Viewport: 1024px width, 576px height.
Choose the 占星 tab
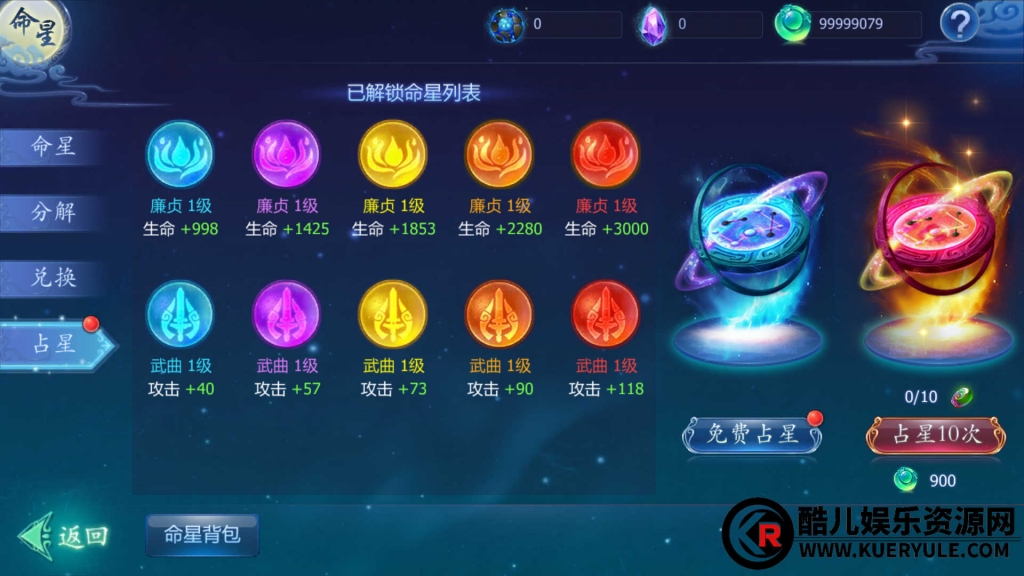[54, 343]
